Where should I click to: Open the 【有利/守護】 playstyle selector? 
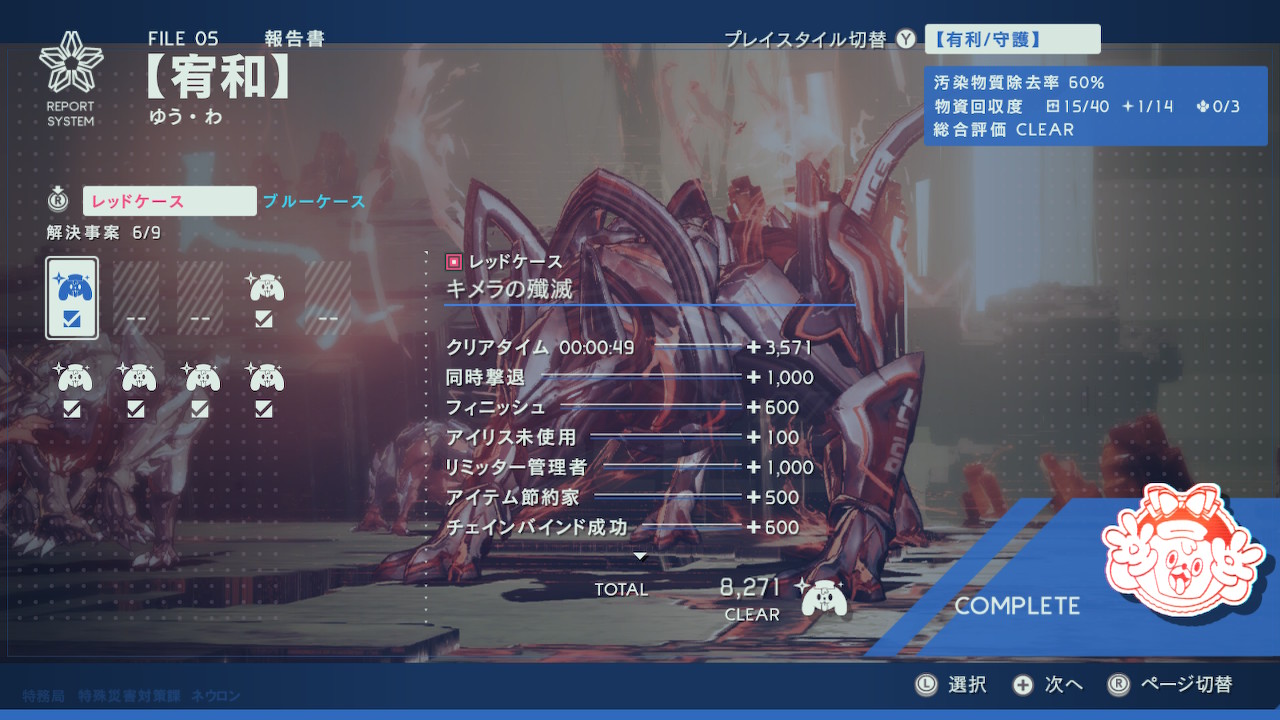(x=1012, y=40)
